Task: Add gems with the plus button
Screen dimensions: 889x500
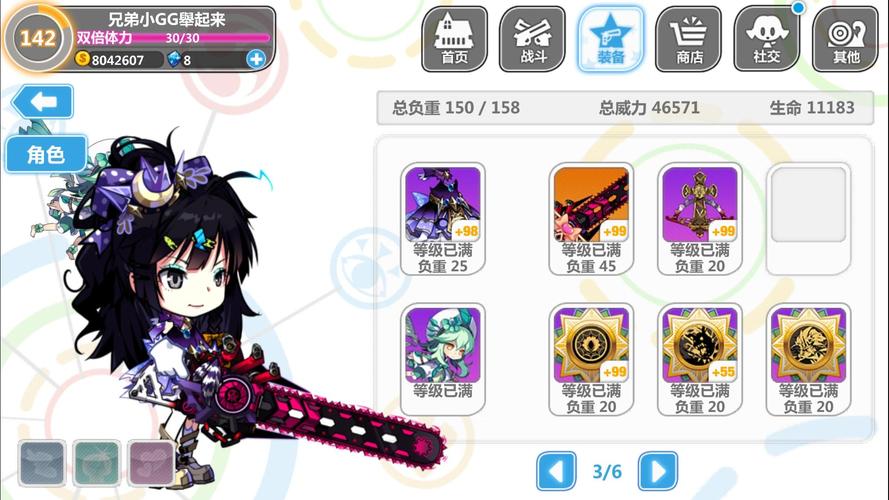Action: pyautogui.click(x=256, y=59)
